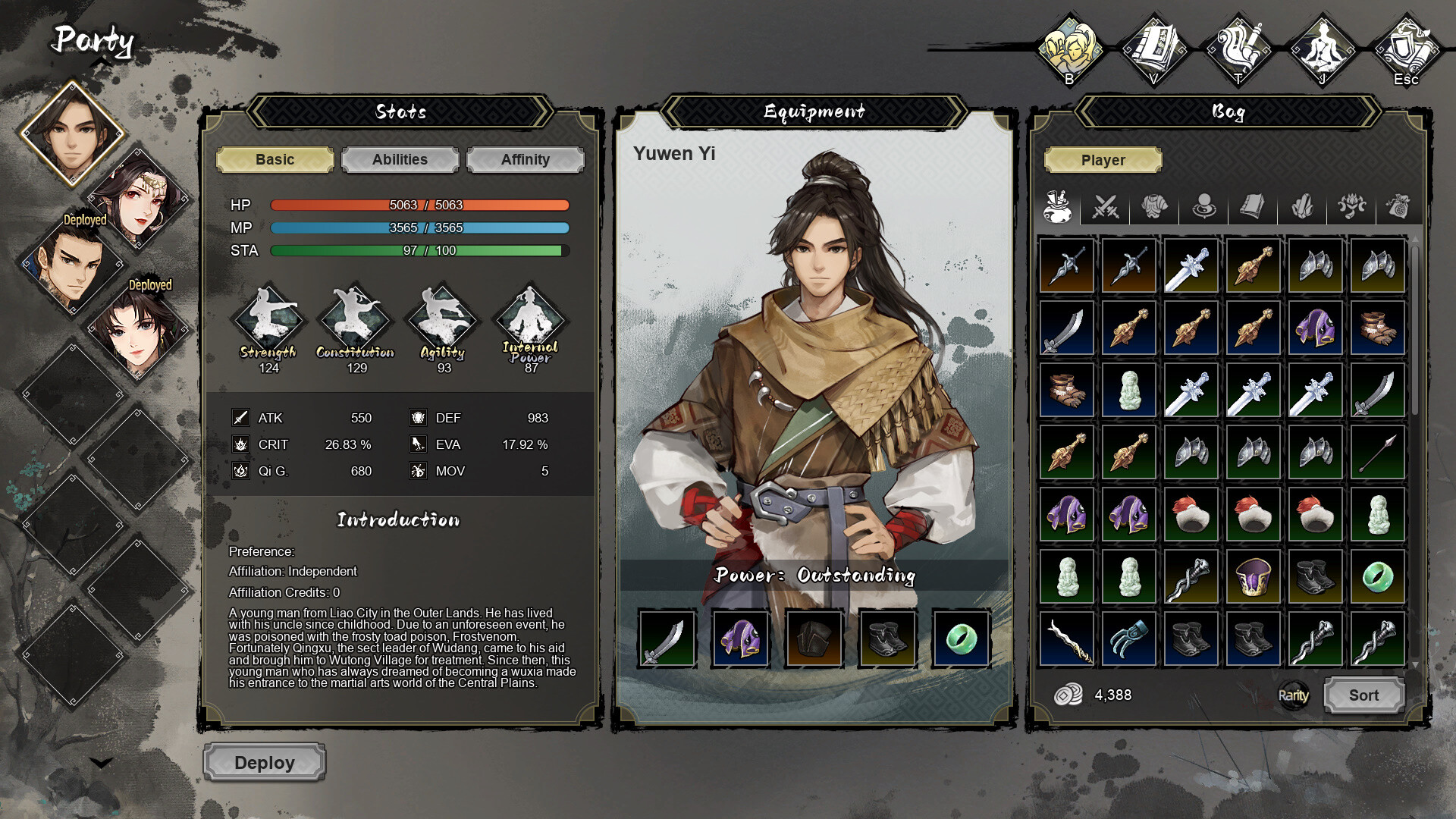Select the crystal materials category filter

[1302, 206]
